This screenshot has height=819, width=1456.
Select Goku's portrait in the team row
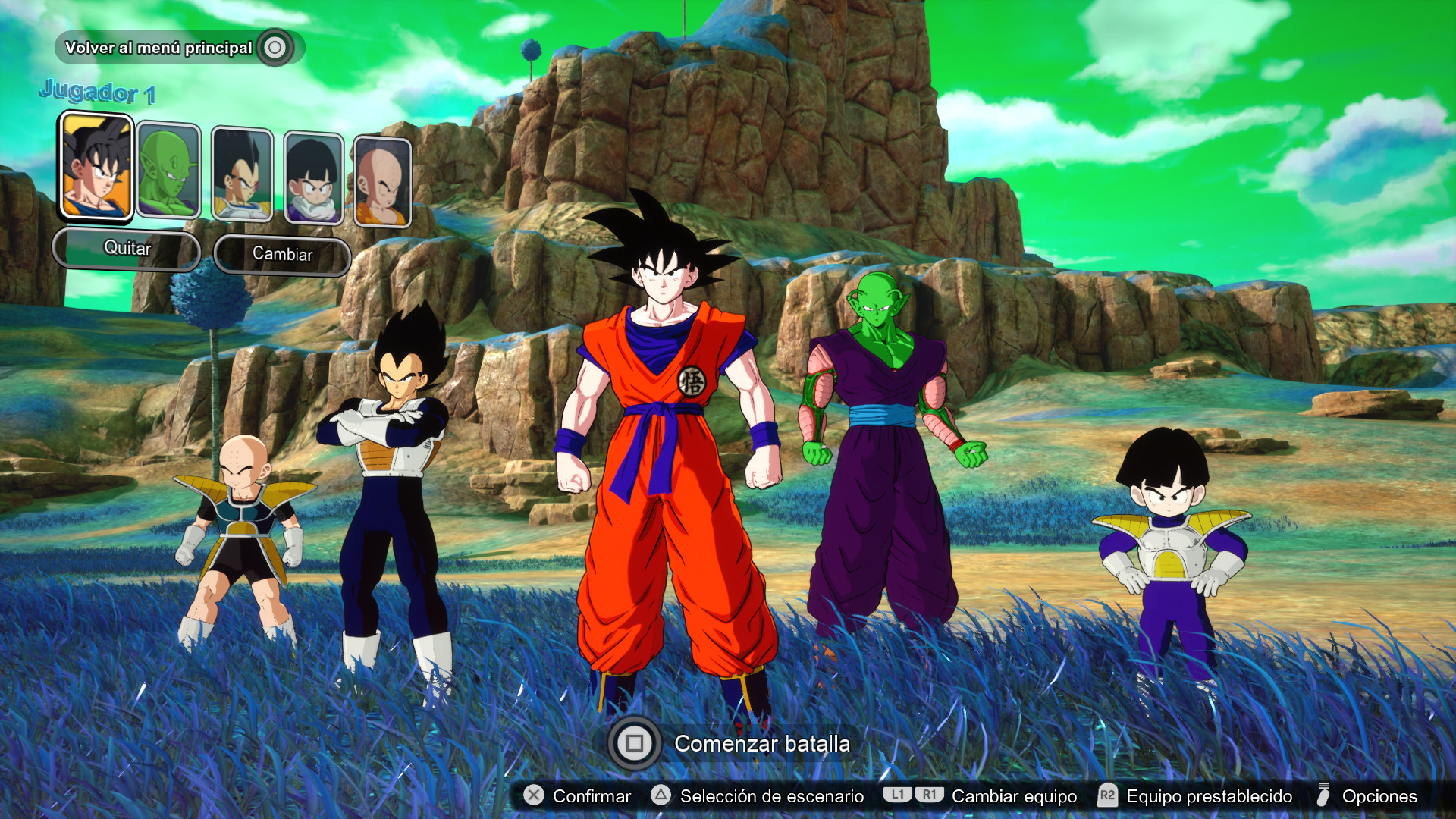click(96, 167)
